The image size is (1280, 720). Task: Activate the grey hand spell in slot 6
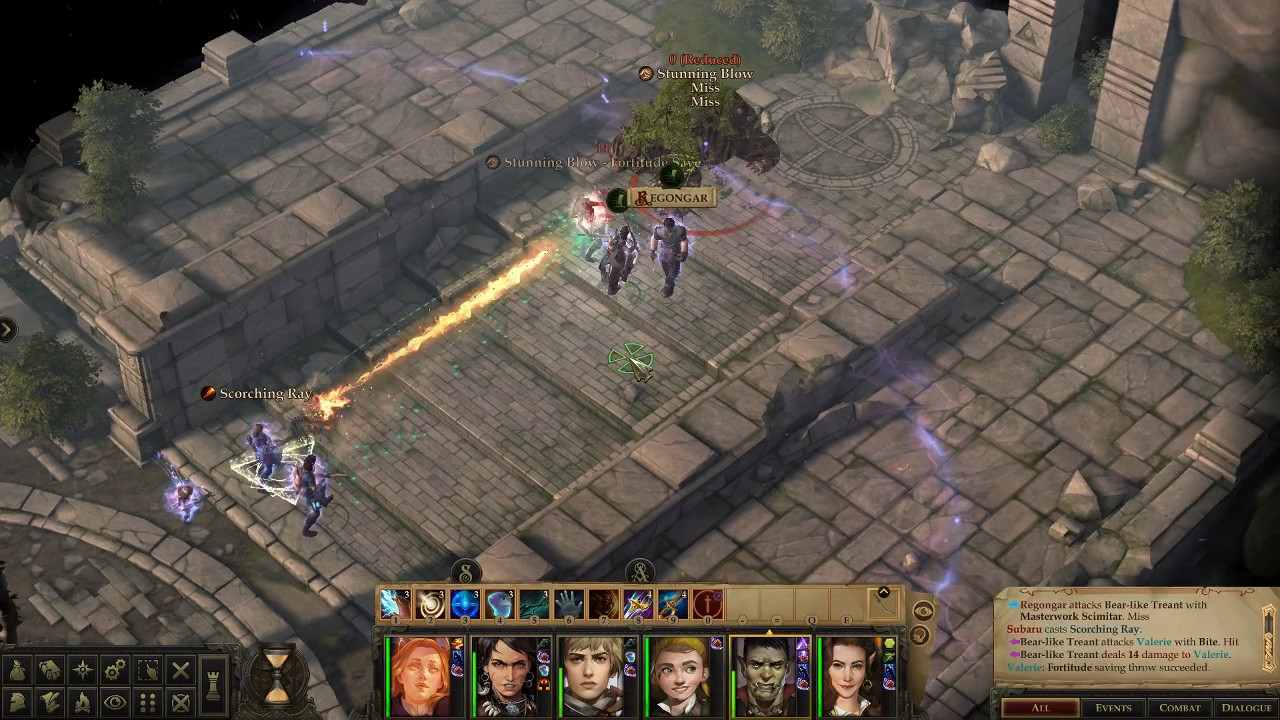[x=569, y=604]
